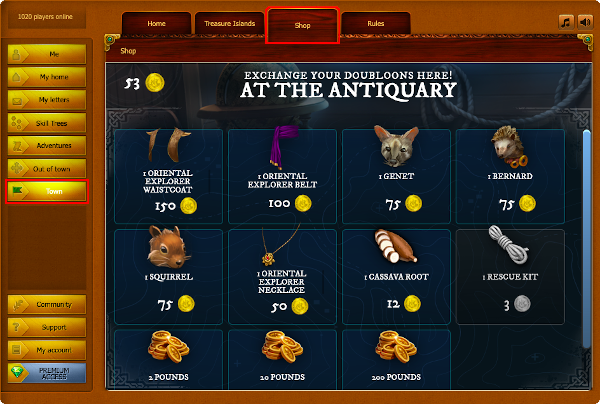The width and height of the screenshot is (600, 404).
Task: Buy the Oriental Explorer Waistcoat
Action: coord(169,175)
